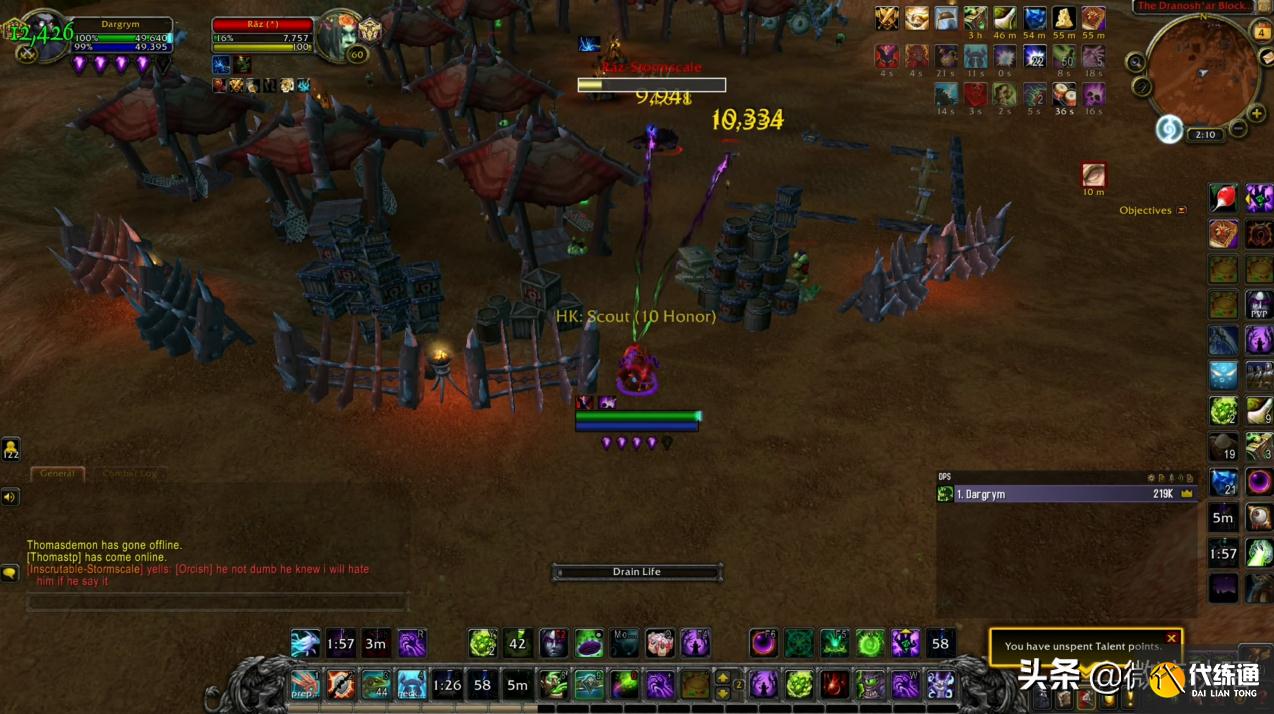The image size is (1274, 714).
Task: Zoom out on the minimap
Action: point(1238,129)
